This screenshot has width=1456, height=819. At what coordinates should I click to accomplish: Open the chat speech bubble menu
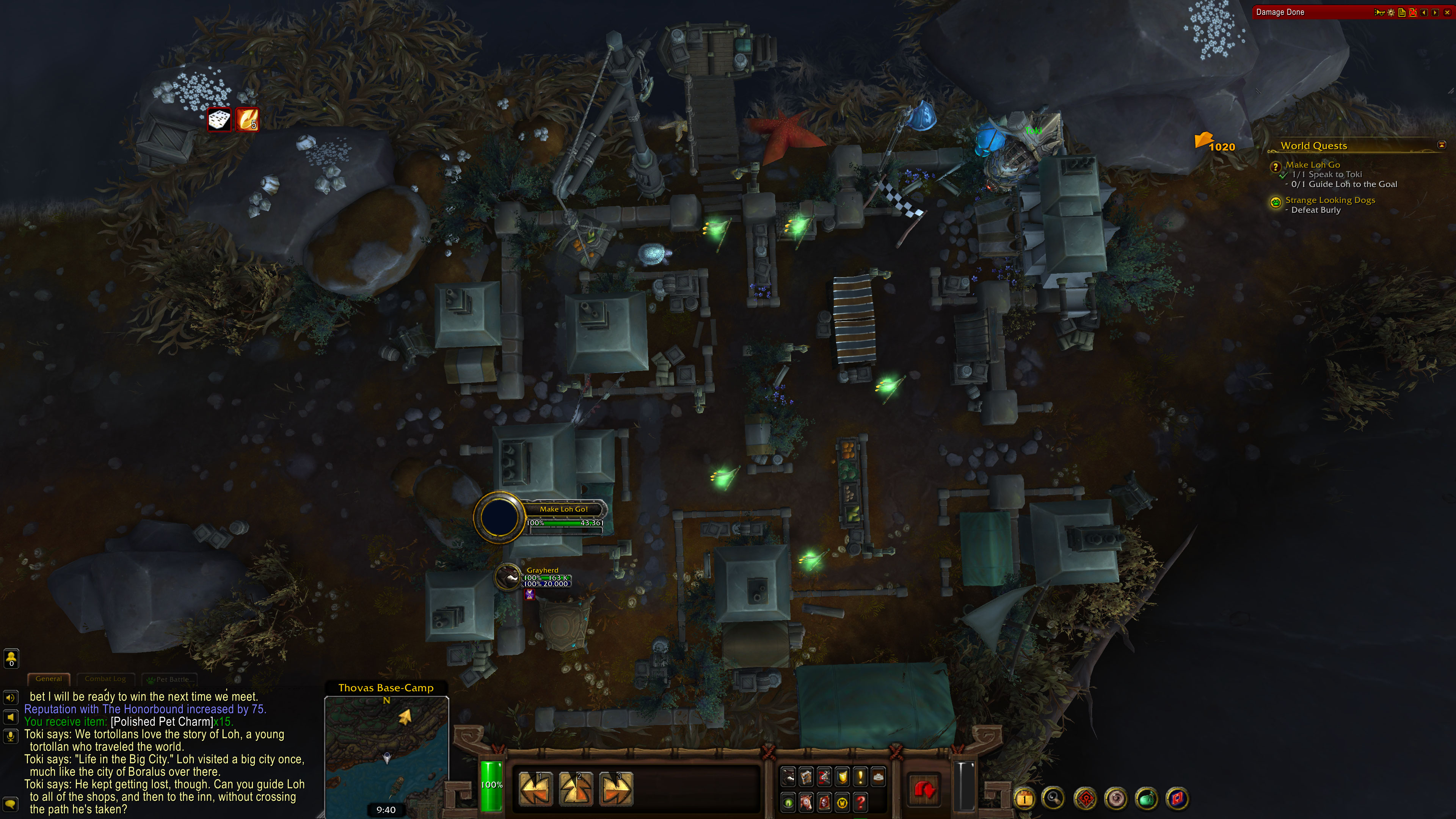coord(10,804)
